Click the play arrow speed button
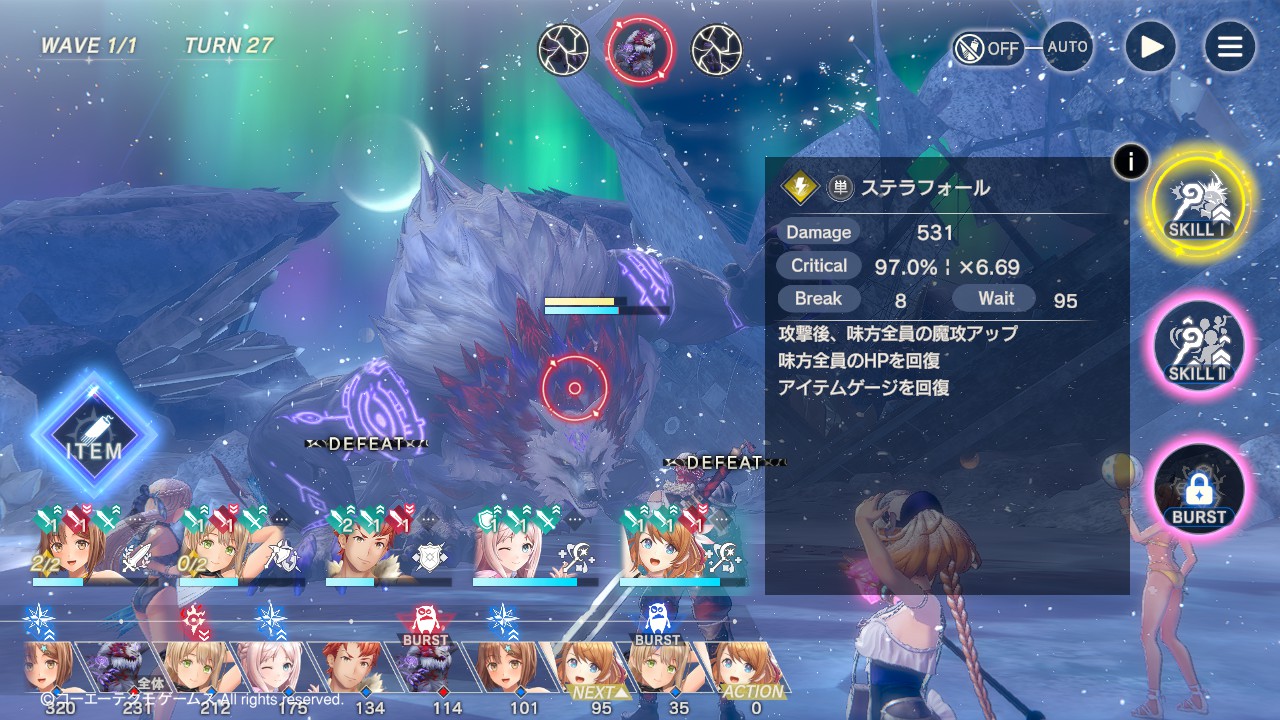Image resolution: width=1280 pixels, height=720 pixels. pyautogui.click(x=1150, y=47)
